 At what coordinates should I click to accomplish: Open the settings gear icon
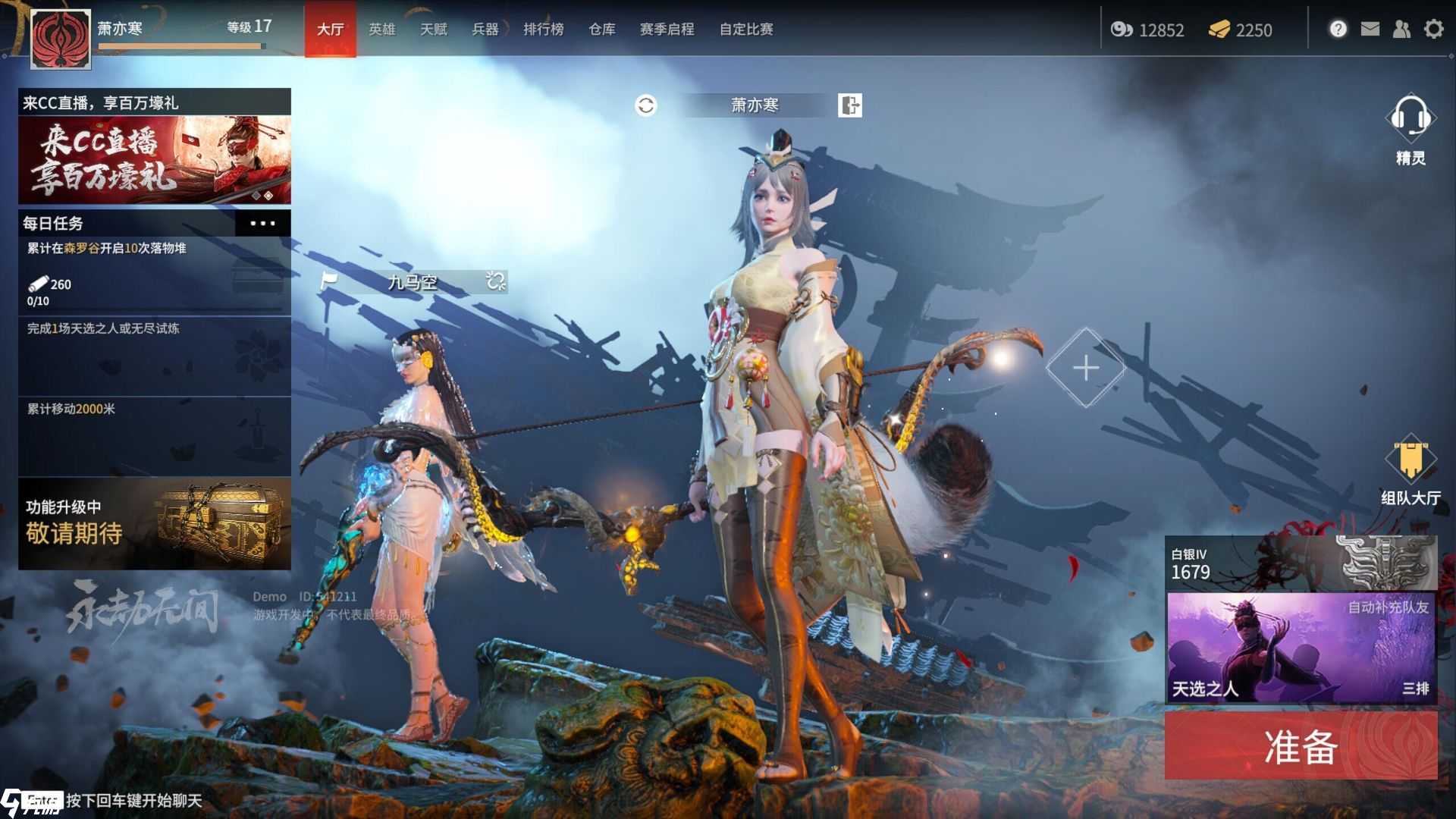point(1433,30)
